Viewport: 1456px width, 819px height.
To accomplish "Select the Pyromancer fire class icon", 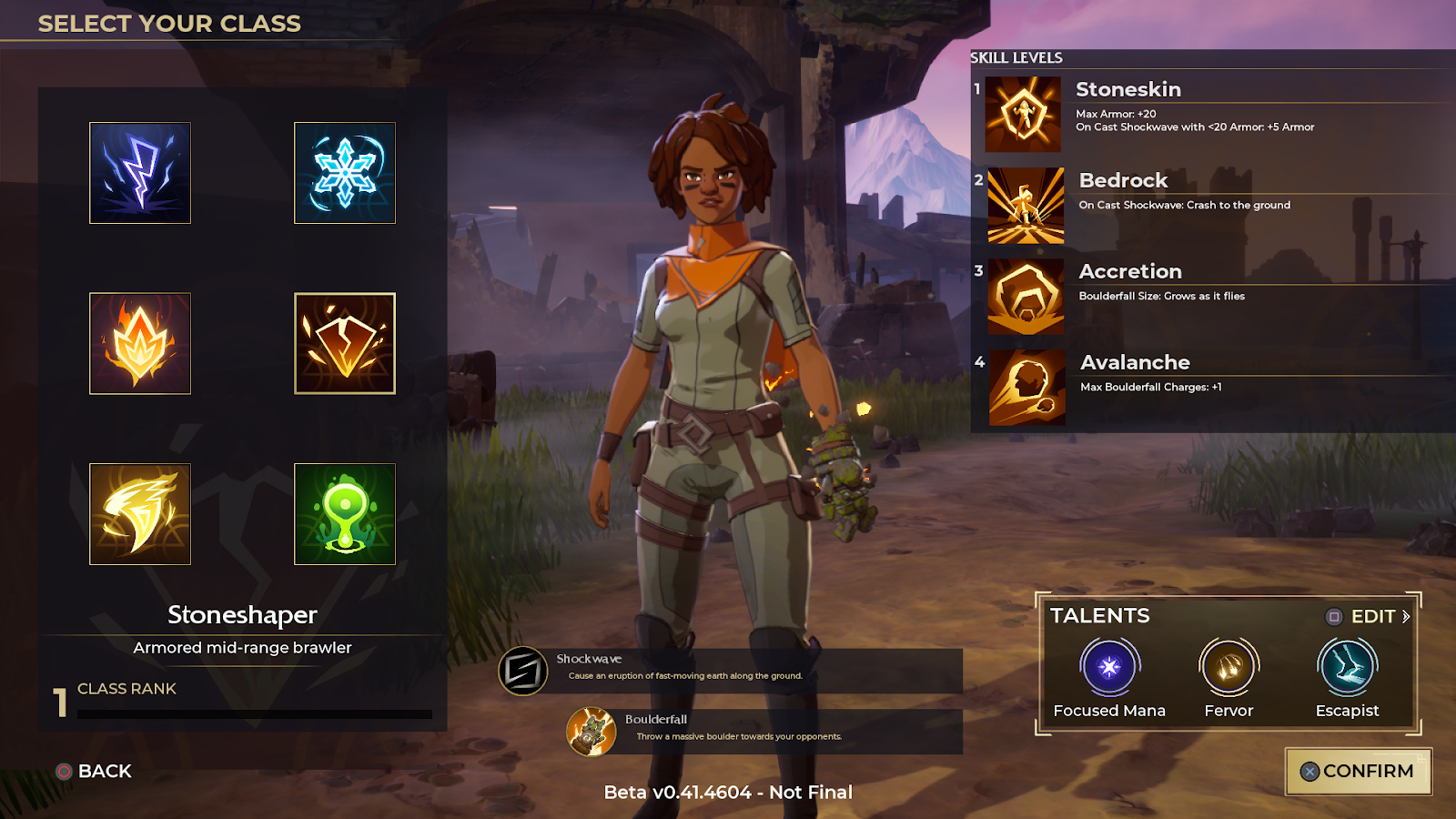I will 140,344.
